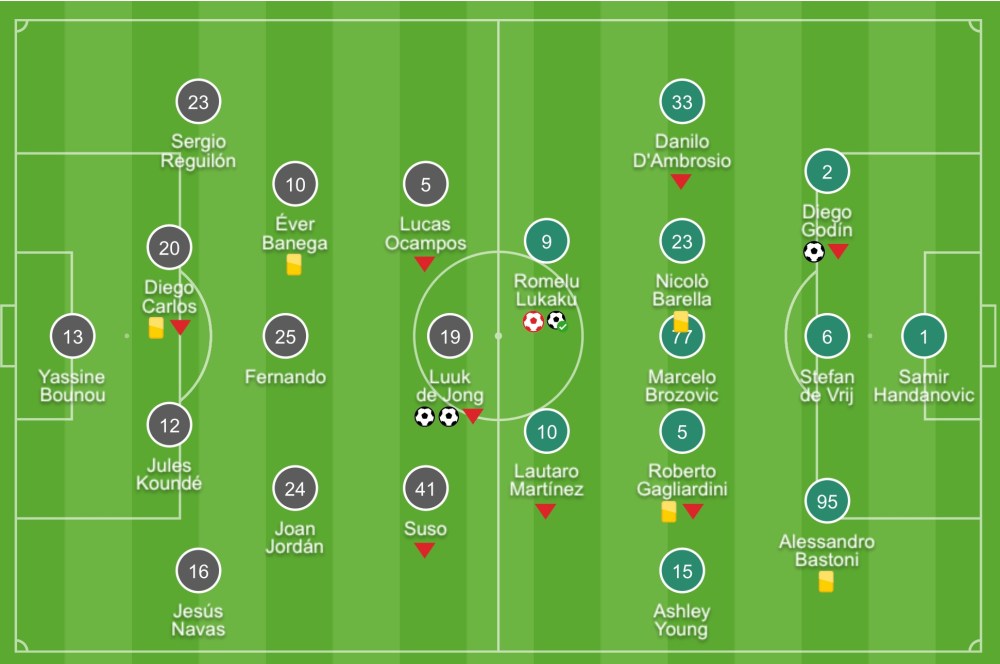Image resolution: width=1000 pixels, height=664 pixels.
Task: Click Nicolò Barella's player circle
Action: [x=682, y=241]
